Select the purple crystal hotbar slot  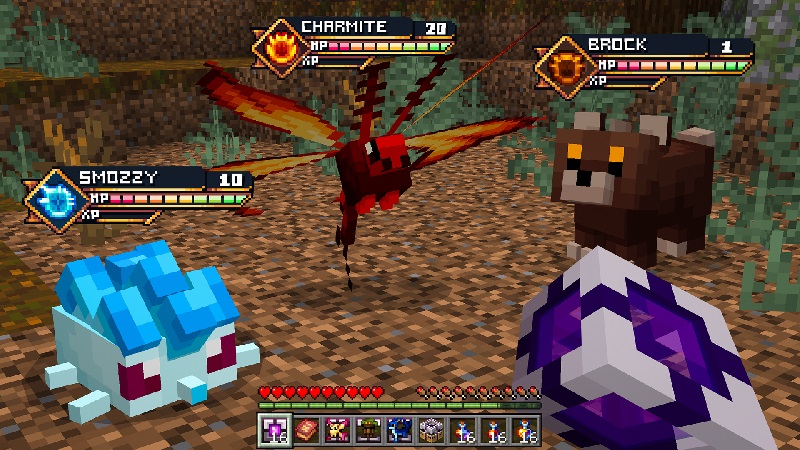(x=273, y=429)
